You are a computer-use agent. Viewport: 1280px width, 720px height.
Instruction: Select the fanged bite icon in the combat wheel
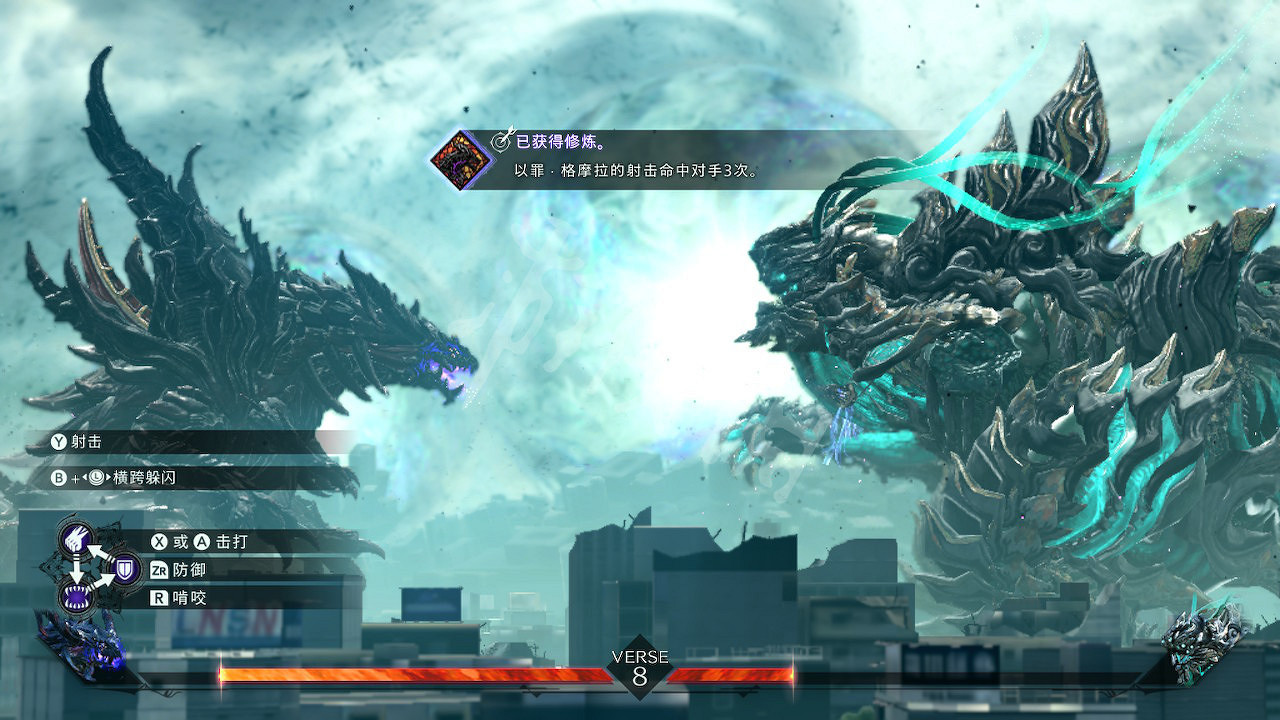click(x=76, y=595)
